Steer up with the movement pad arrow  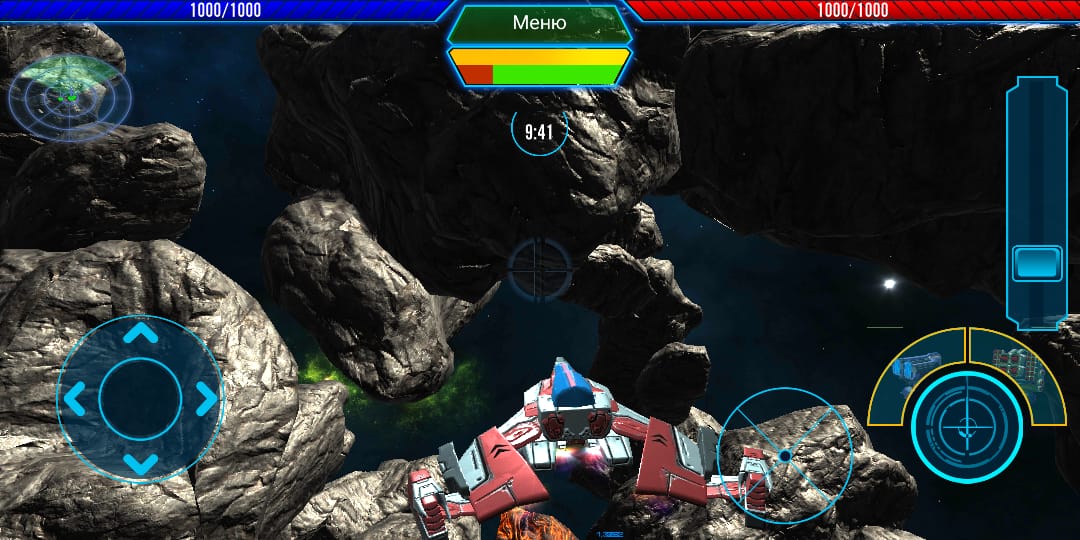[140, 335]
